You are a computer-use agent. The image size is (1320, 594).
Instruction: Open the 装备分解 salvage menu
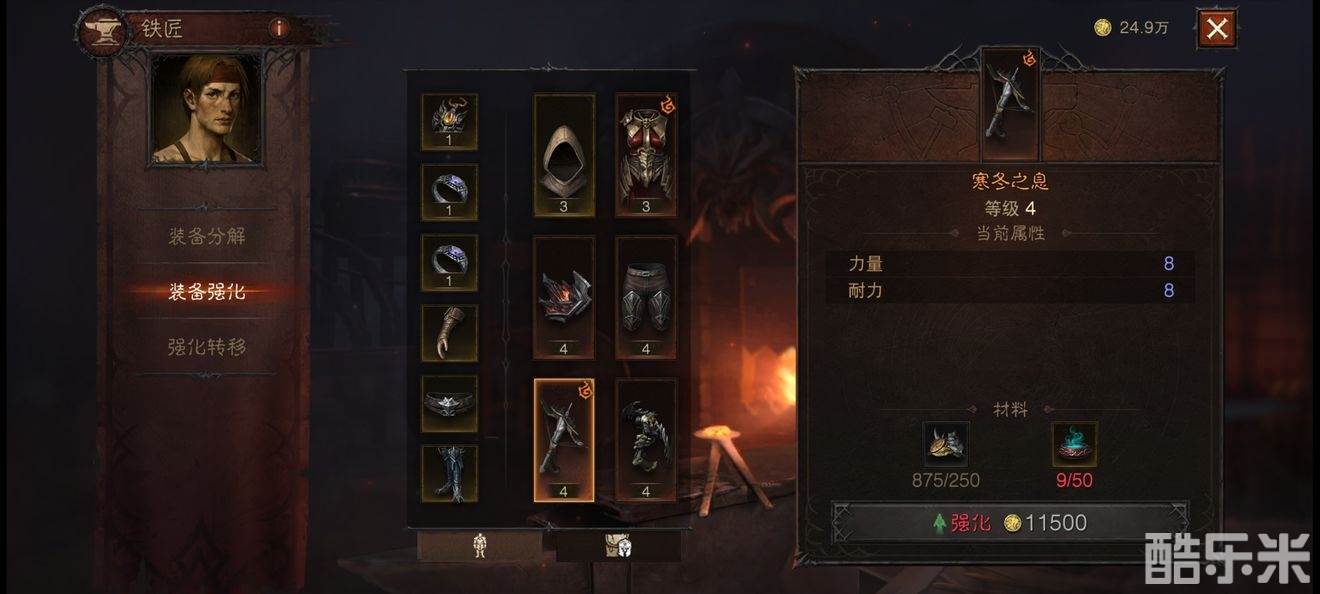tap(207, 237)
